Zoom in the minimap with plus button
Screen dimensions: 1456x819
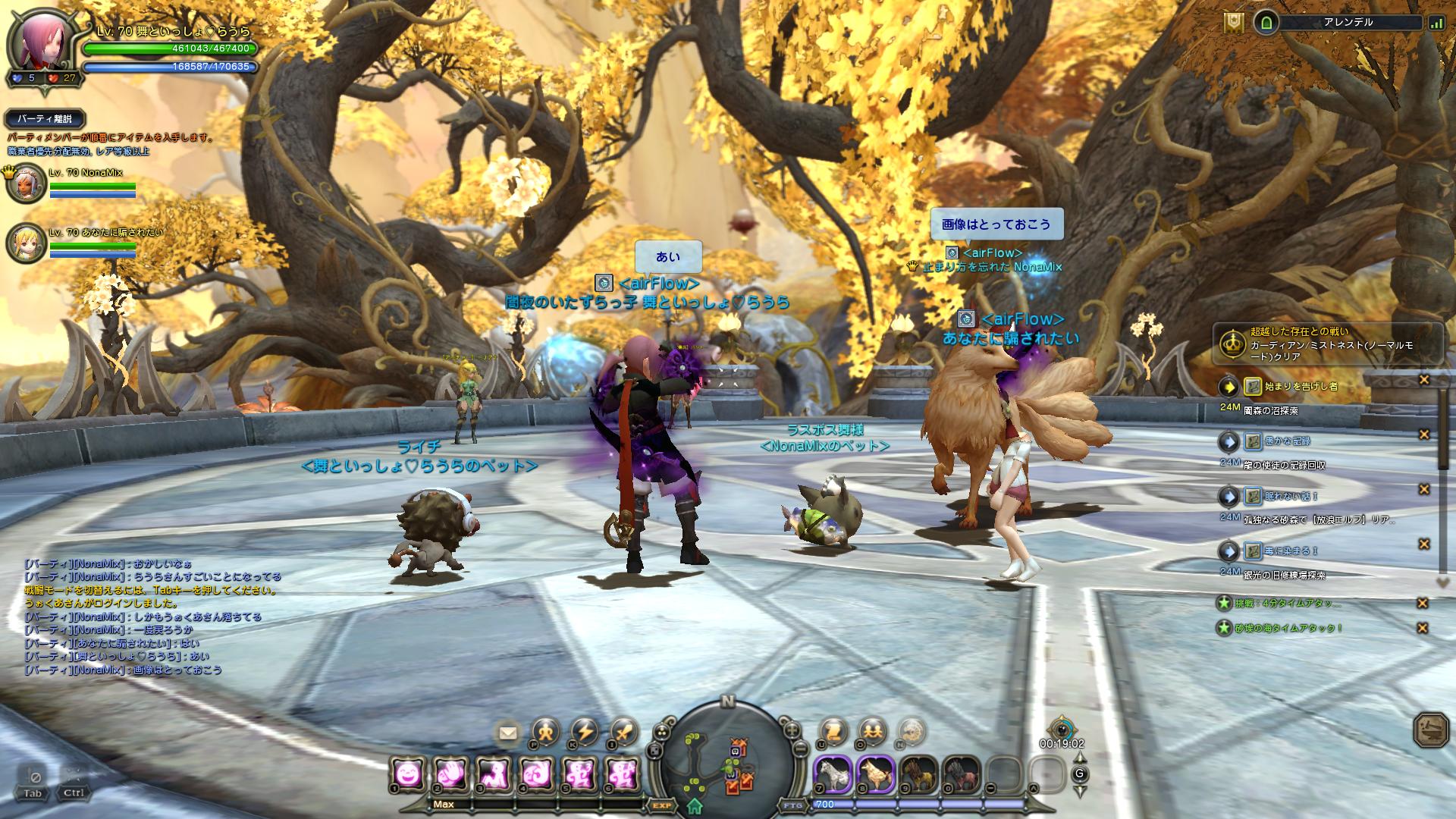792,730
